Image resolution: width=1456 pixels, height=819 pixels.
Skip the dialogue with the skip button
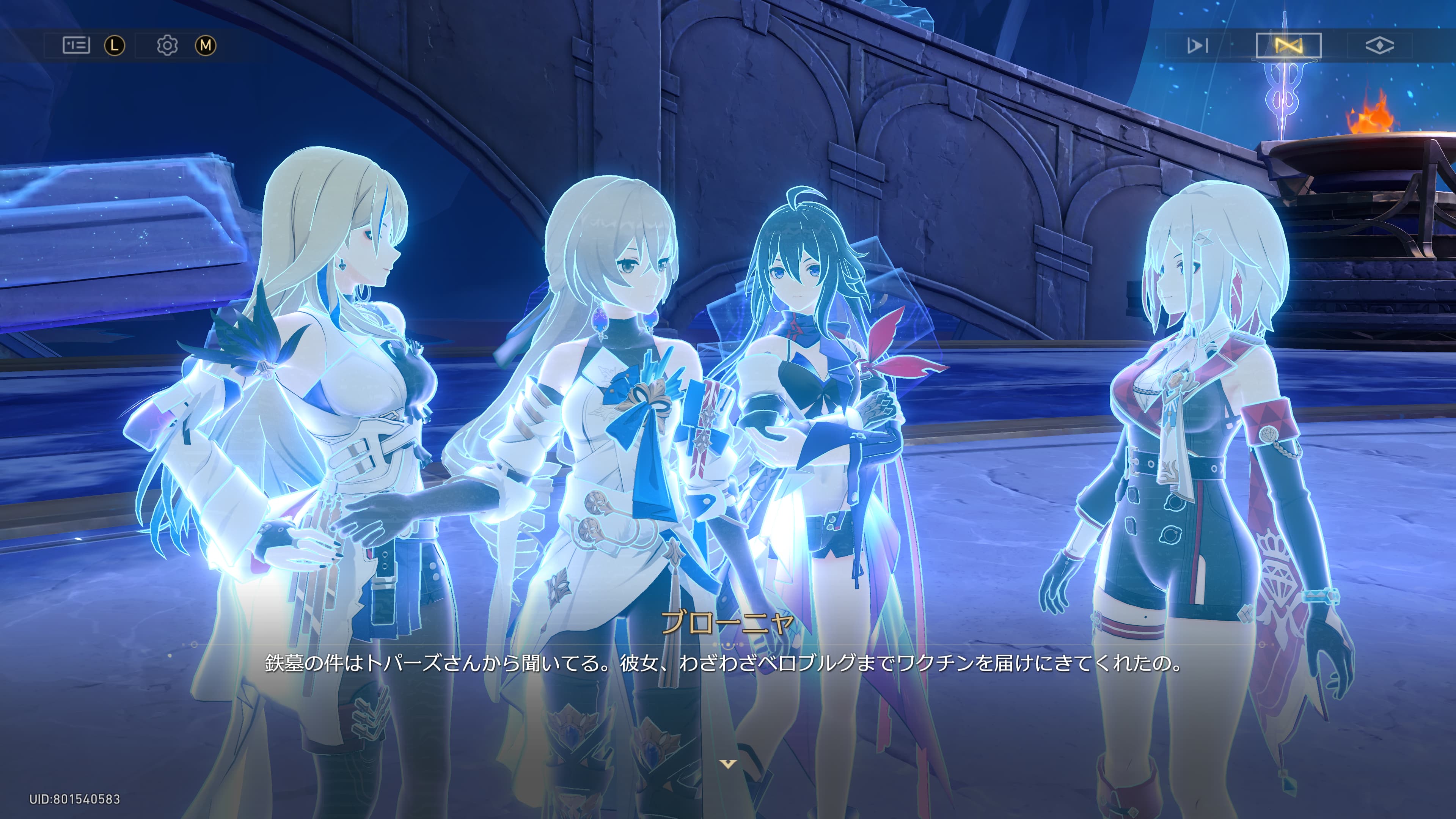coord(1197,45)
